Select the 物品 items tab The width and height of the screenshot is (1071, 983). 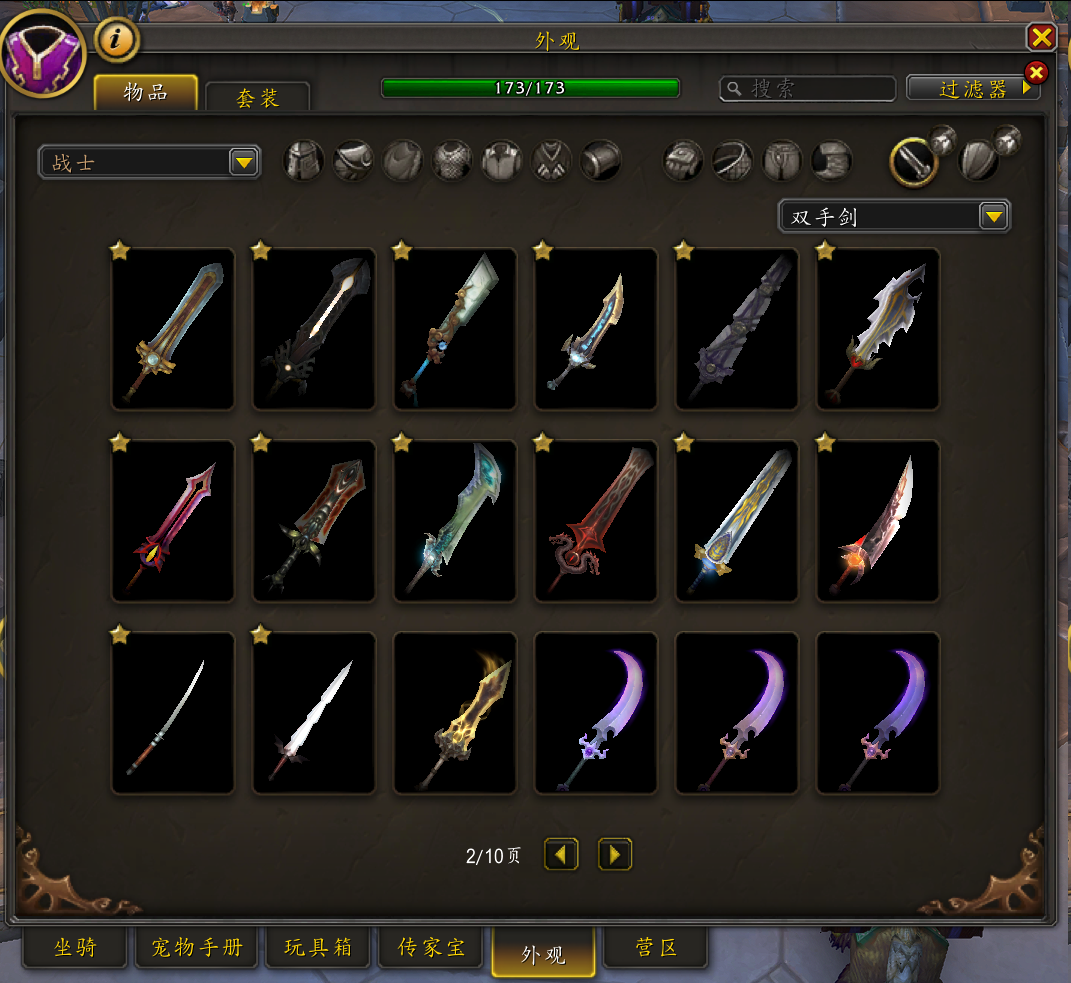146,93
